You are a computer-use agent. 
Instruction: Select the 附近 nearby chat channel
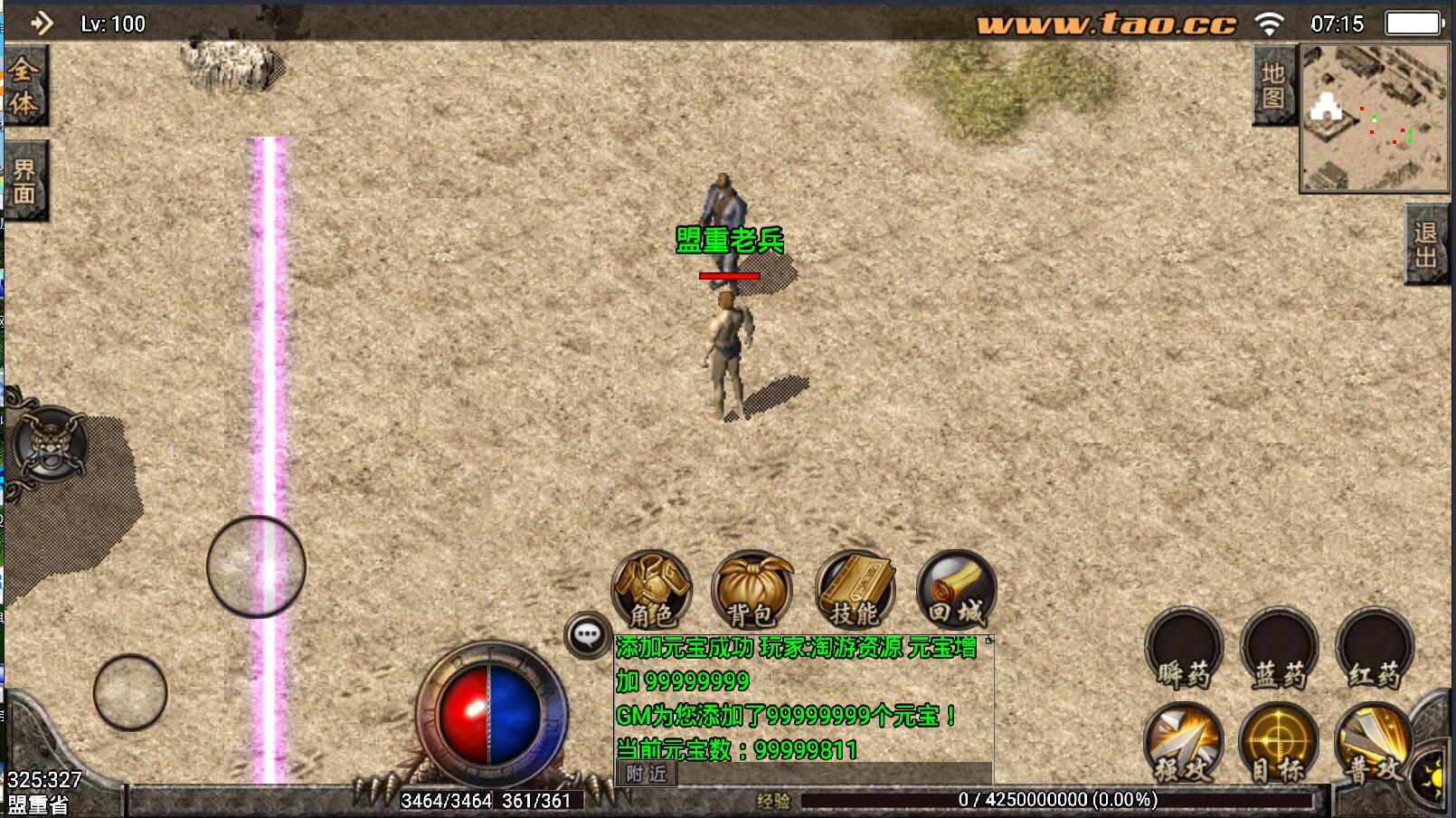(646, 774)
